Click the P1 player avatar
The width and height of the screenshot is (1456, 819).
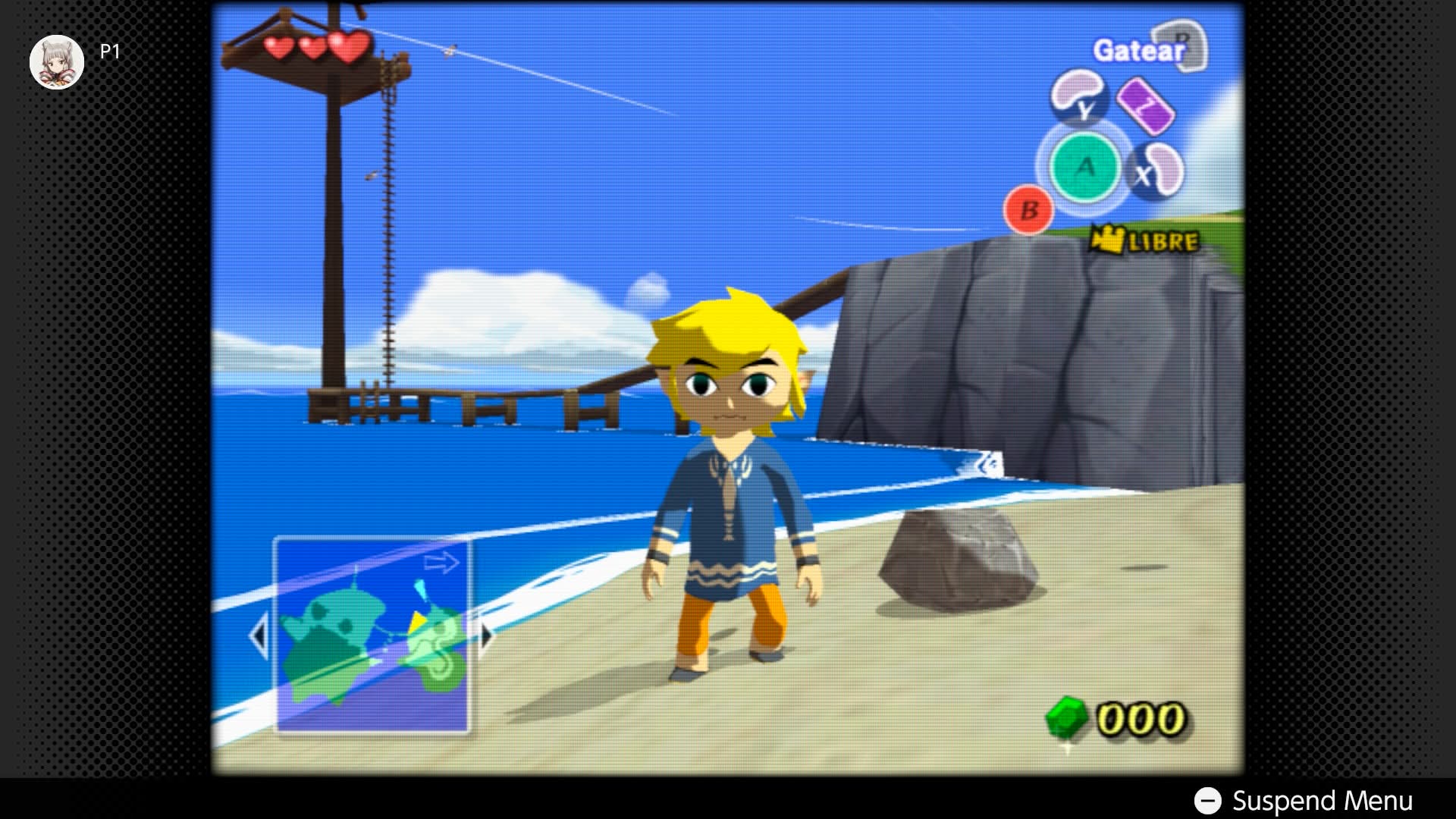tap(57, 61)
